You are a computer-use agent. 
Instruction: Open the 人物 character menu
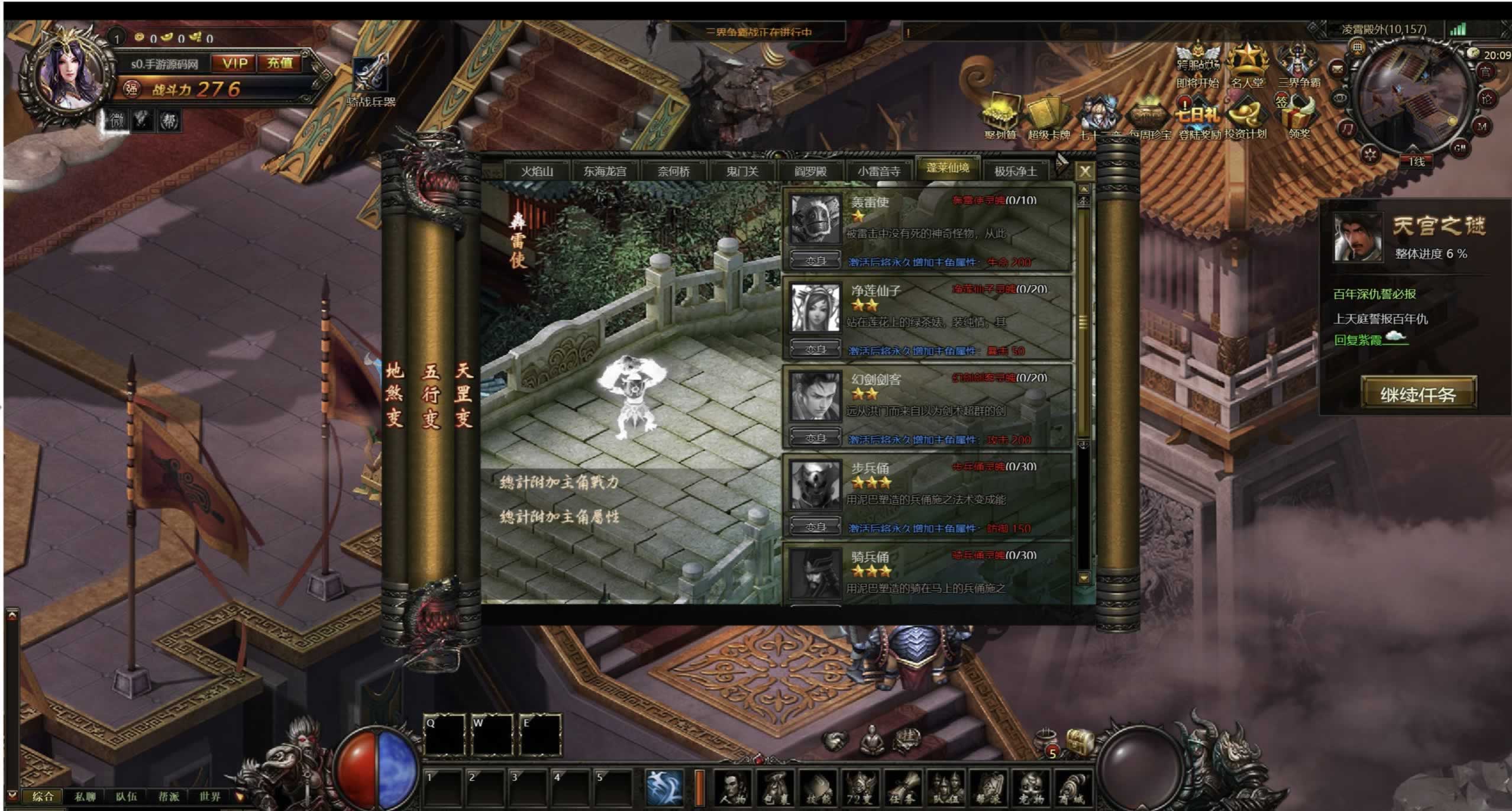[732, 788]
